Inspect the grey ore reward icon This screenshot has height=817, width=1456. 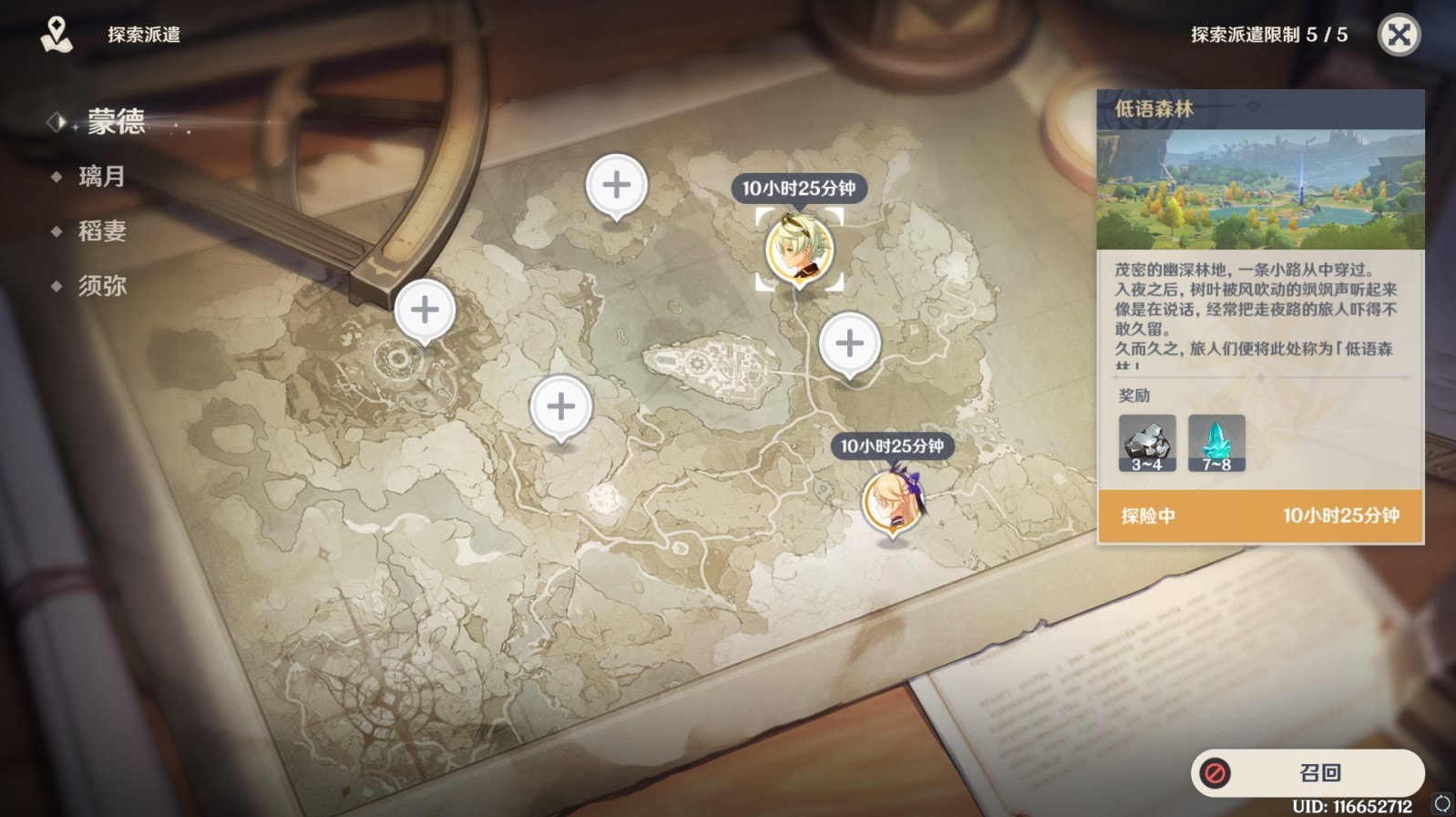(1146, 443)
